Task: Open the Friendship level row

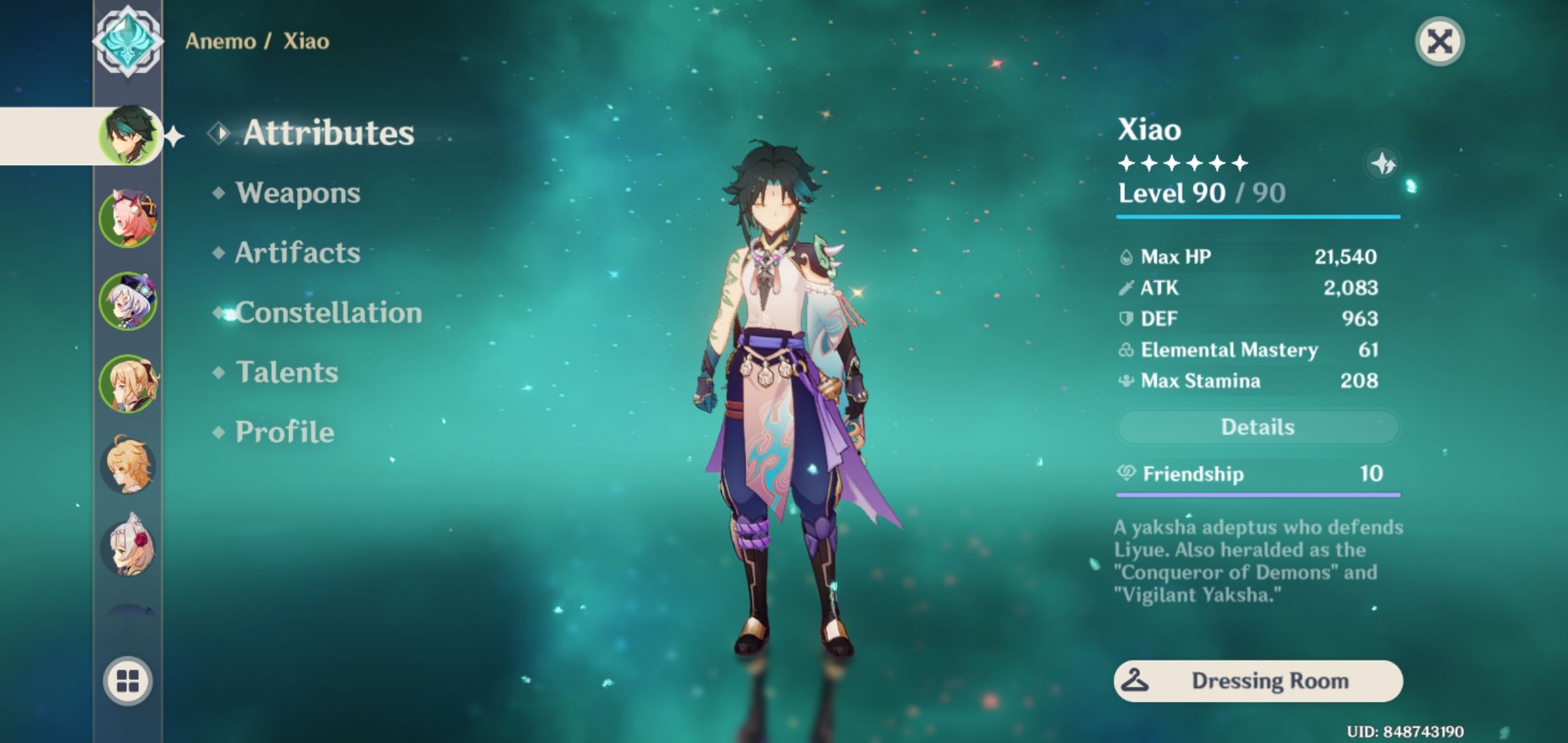Action: pos(1257,473)
